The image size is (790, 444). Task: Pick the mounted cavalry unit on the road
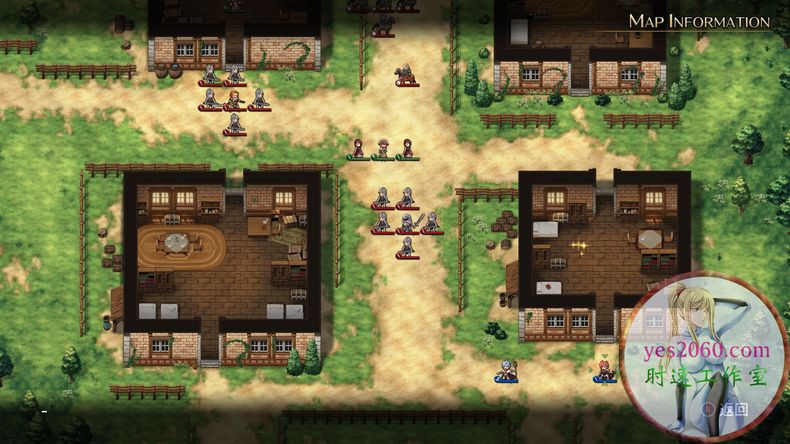coord(406,76)
